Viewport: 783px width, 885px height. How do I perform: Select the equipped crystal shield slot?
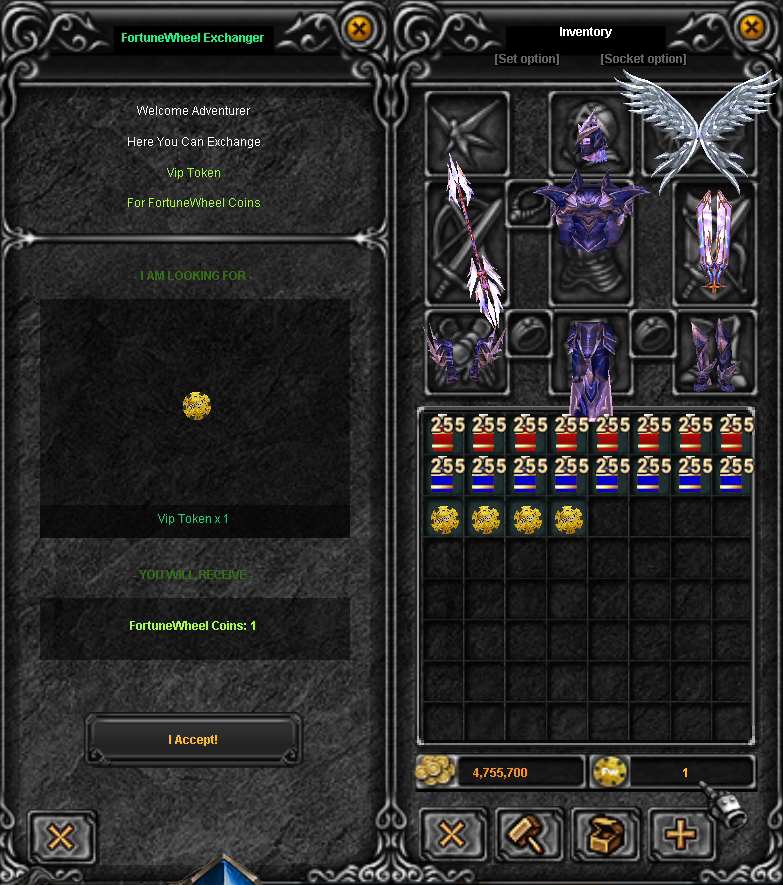(713, 242)
